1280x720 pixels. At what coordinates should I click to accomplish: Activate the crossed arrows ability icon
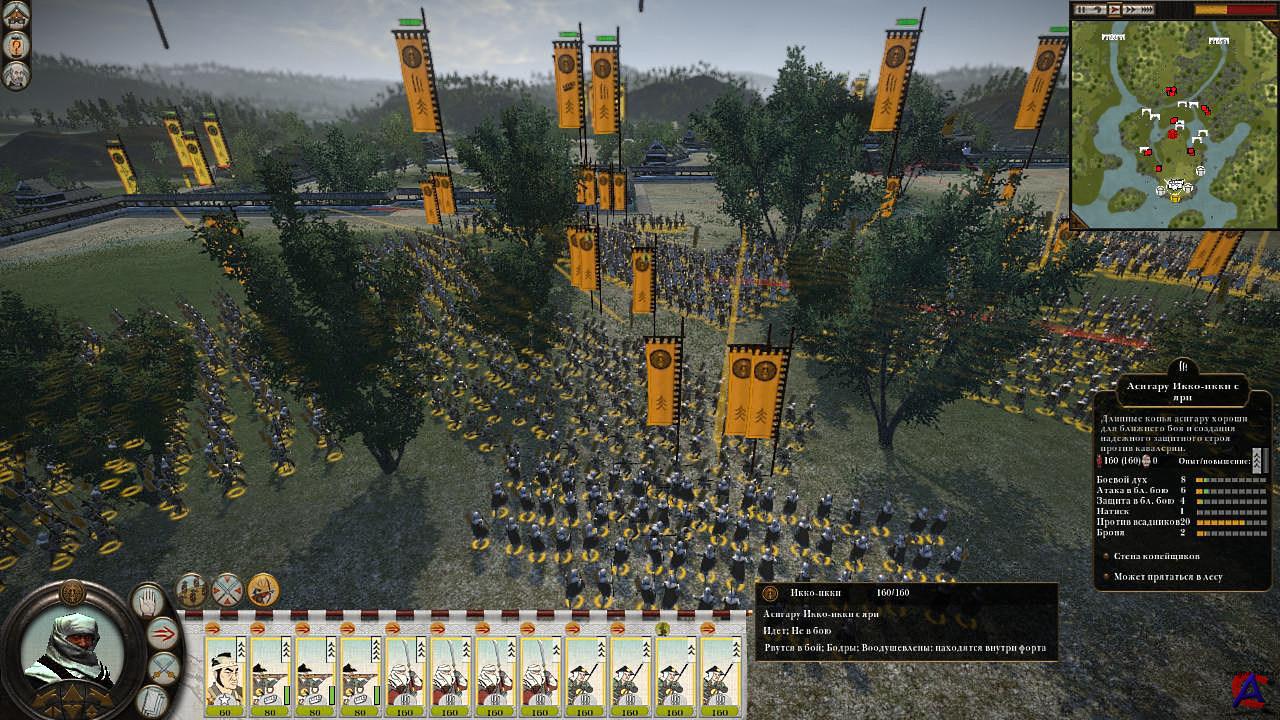tap(228, 590)
